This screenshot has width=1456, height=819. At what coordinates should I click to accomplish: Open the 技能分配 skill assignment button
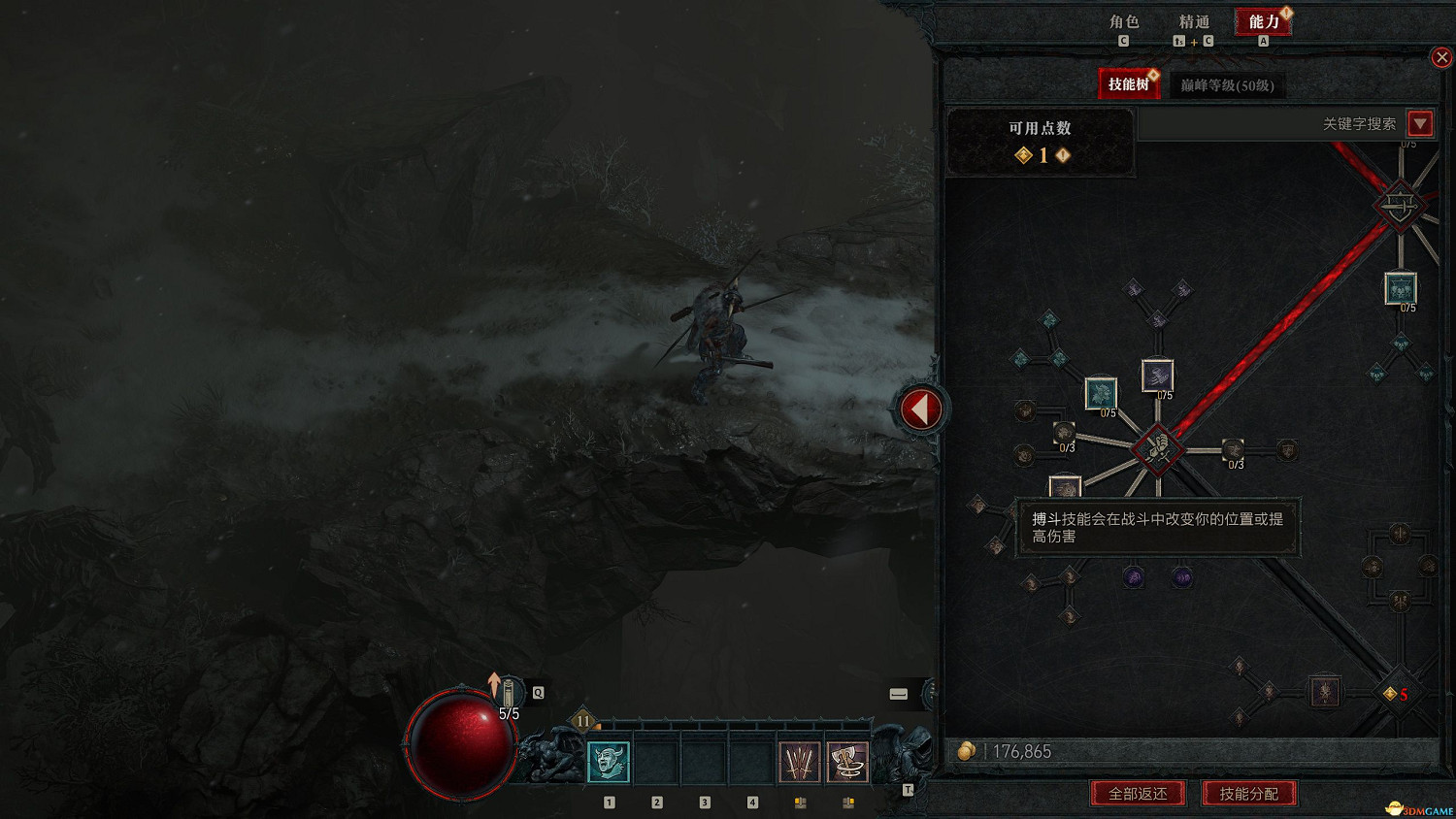(x=1248, y=794)
